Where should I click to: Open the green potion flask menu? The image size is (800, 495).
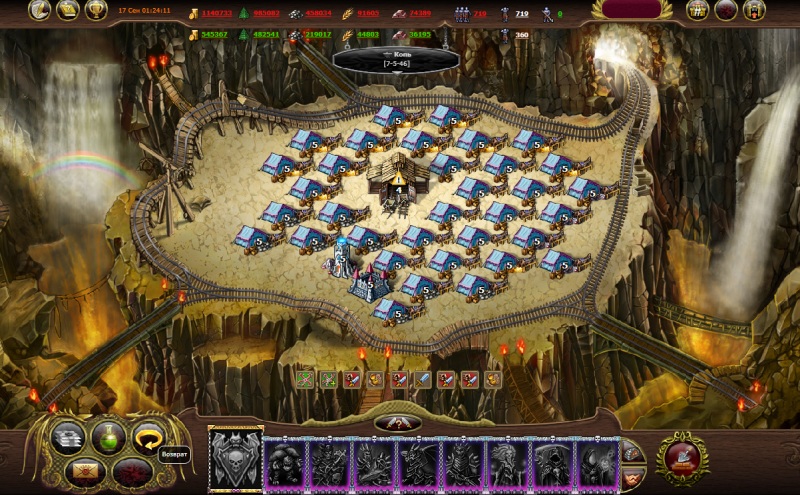point(109,437)
